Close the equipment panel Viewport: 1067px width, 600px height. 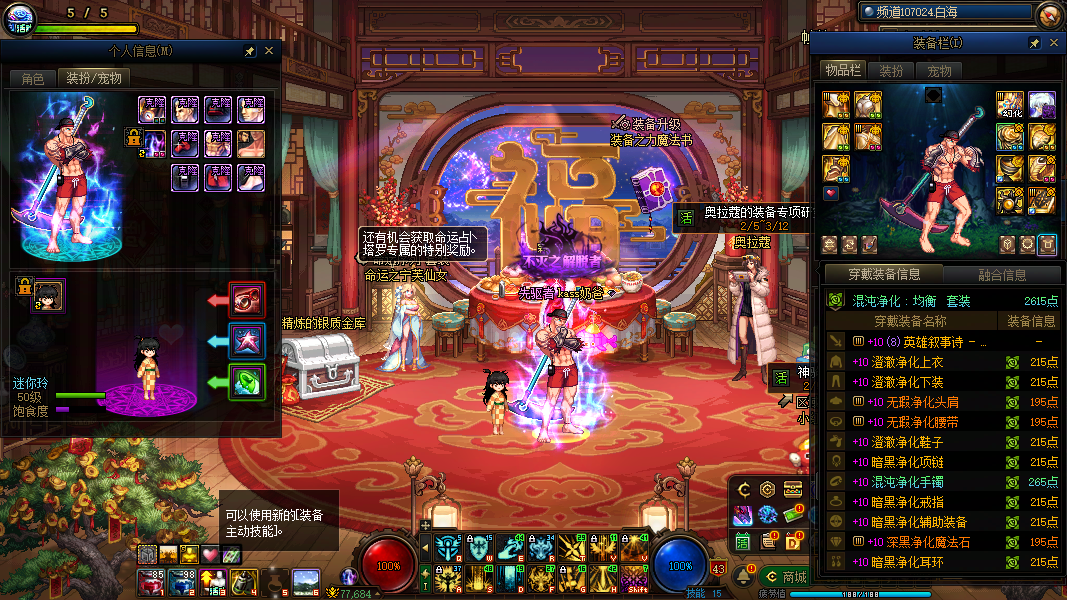[x=1052, y=43]
